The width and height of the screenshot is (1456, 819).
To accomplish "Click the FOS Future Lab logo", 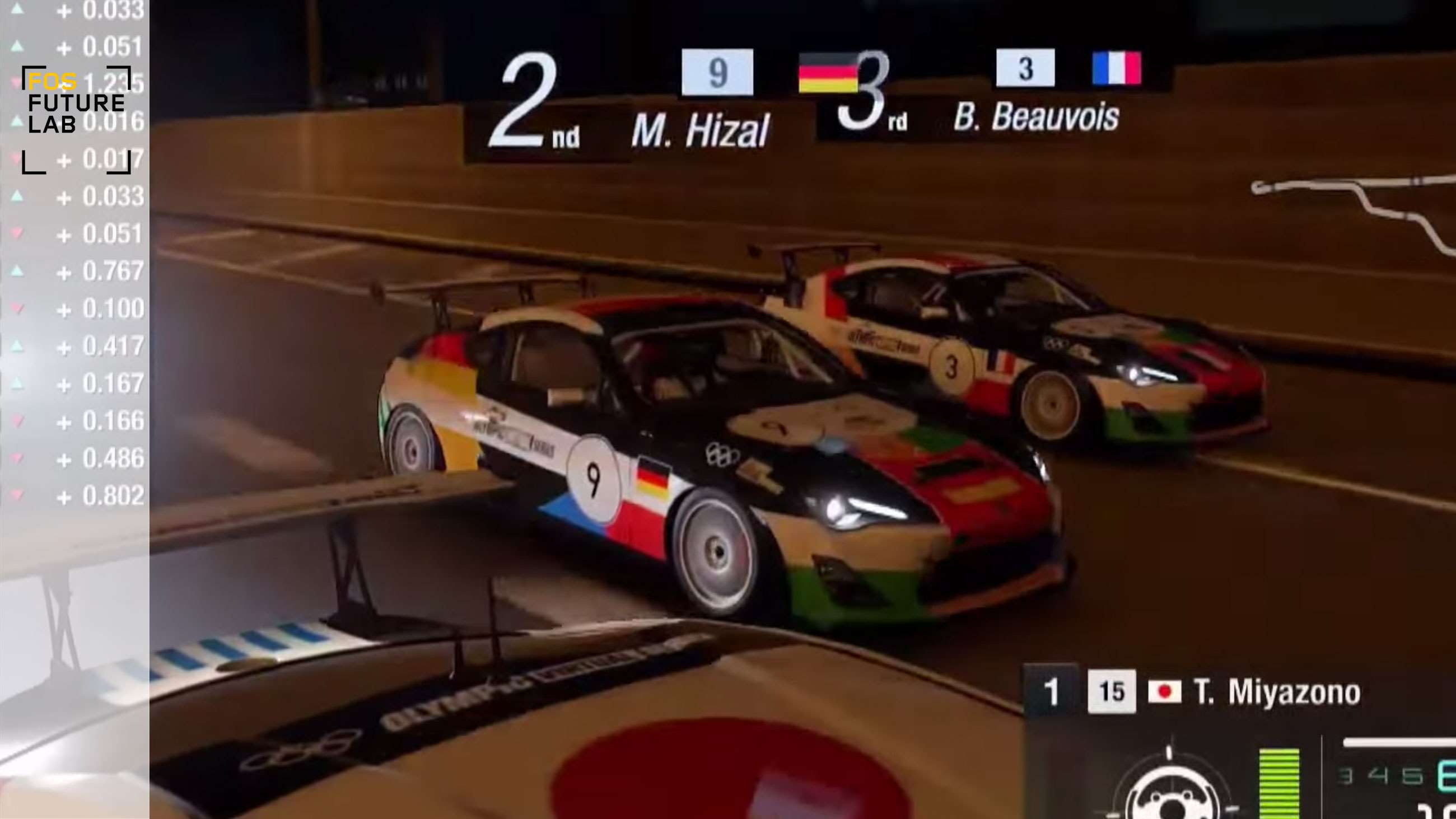I will point(76,119).
